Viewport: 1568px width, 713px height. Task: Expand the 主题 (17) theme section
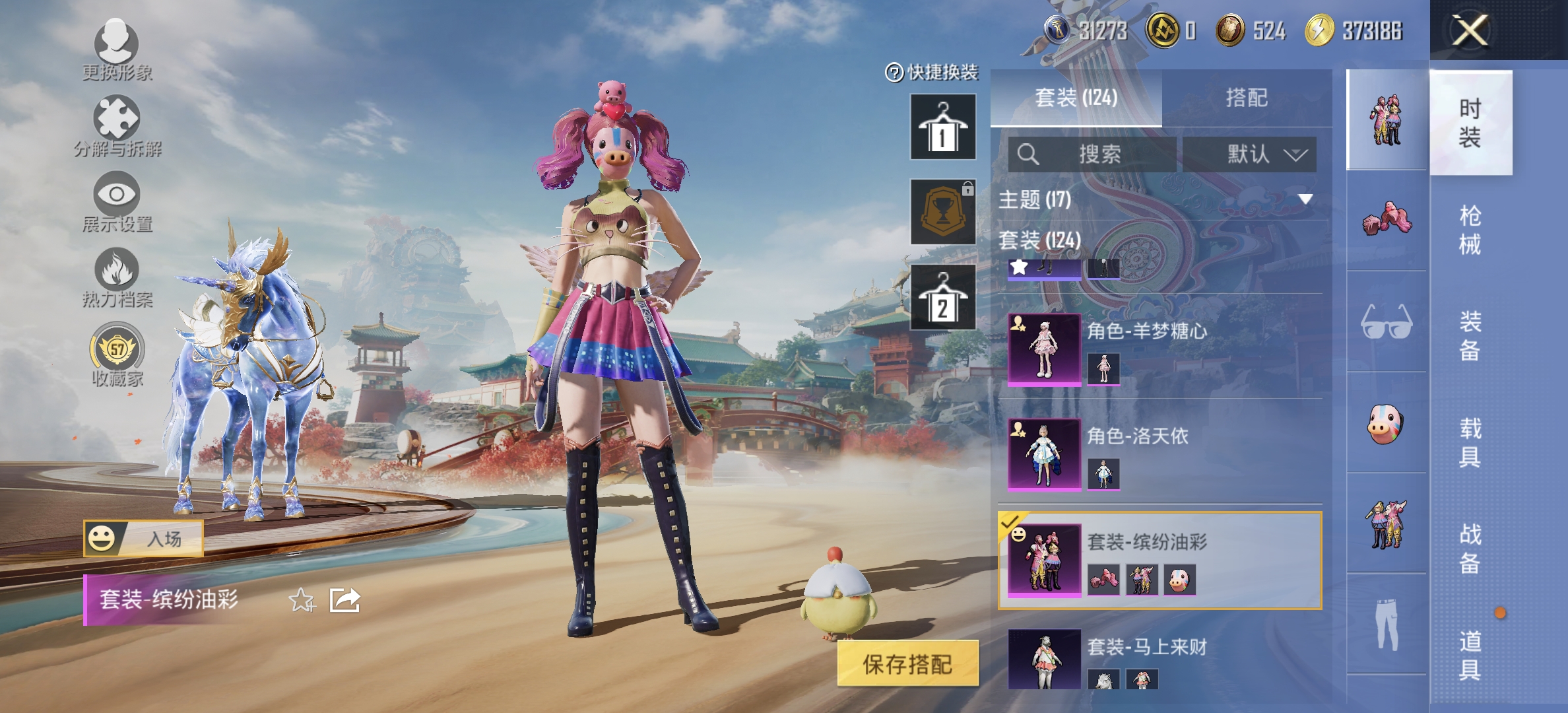1304,199
